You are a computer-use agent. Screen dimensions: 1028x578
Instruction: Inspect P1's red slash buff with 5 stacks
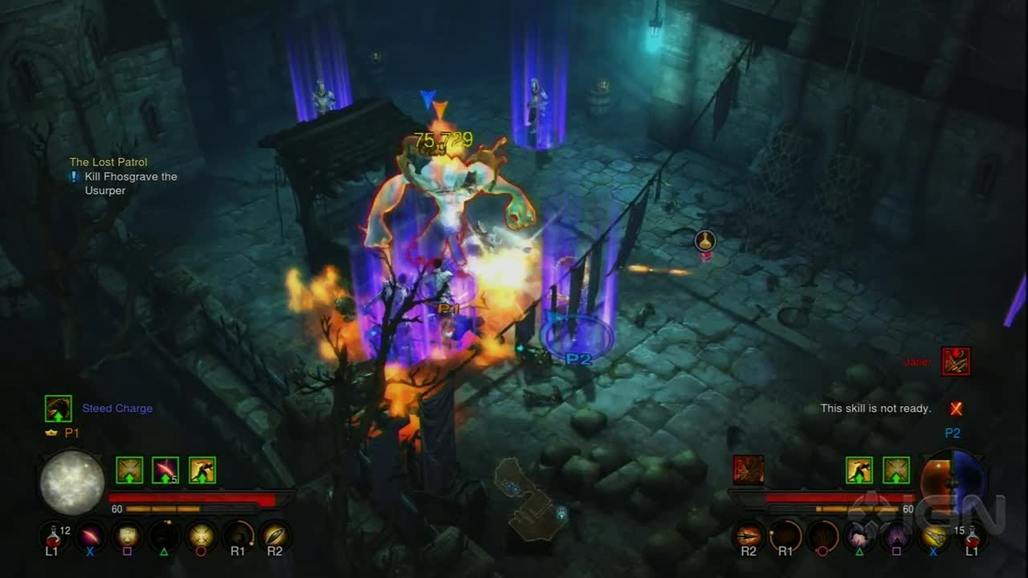165,470
